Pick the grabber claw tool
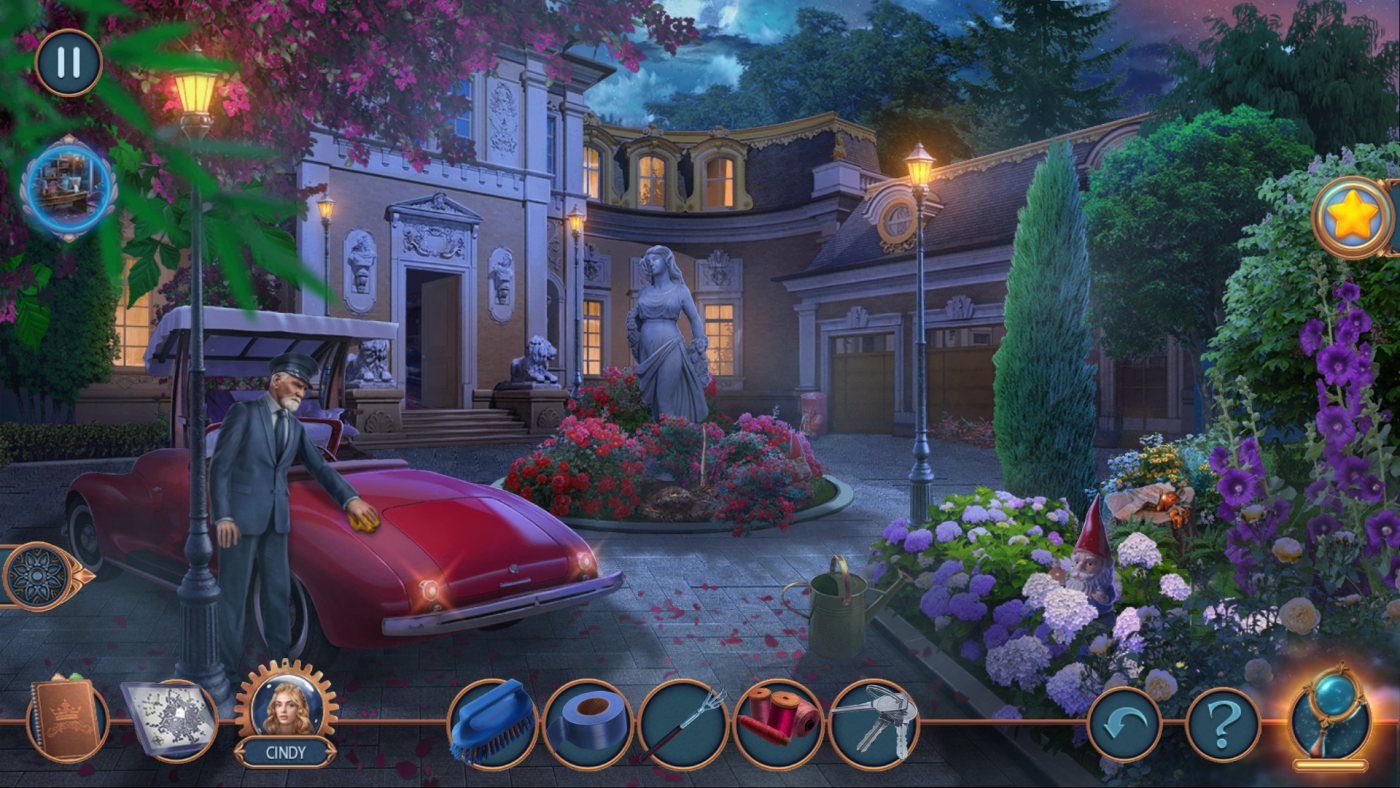The image size is (1400, 788). [x=683, y=723]
